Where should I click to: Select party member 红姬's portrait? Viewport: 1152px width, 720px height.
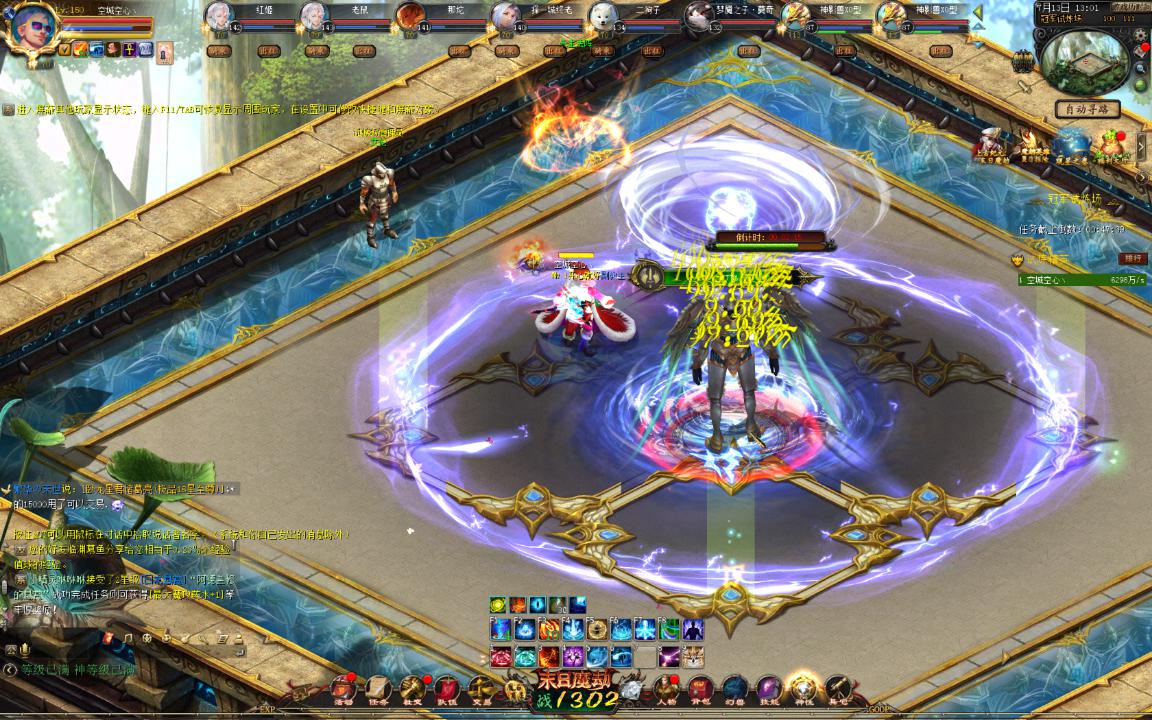219,16
